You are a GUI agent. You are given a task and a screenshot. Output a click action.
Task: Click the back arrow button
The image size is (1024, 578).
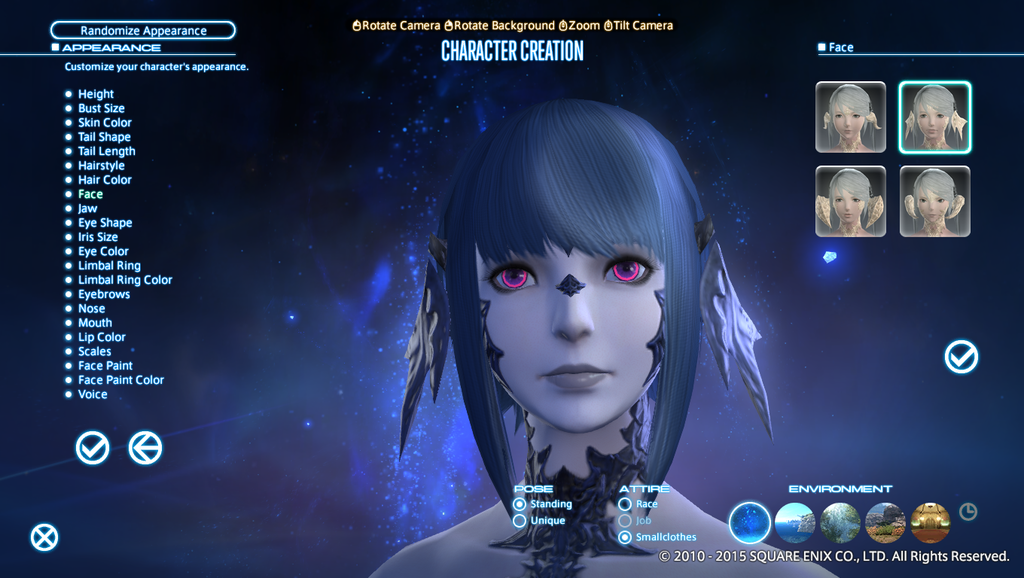(x=145, y=448)
